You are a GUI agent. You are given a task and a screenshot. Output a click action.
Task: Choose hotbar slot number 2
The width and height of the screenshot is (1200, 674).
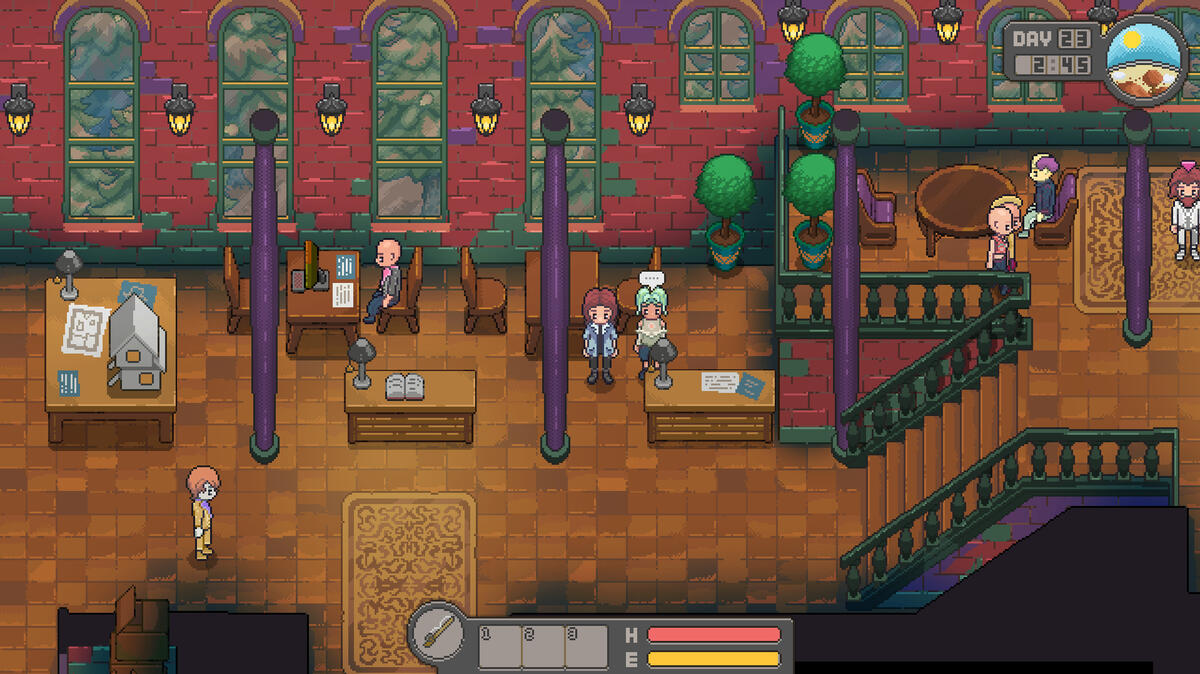pos(543,647)
